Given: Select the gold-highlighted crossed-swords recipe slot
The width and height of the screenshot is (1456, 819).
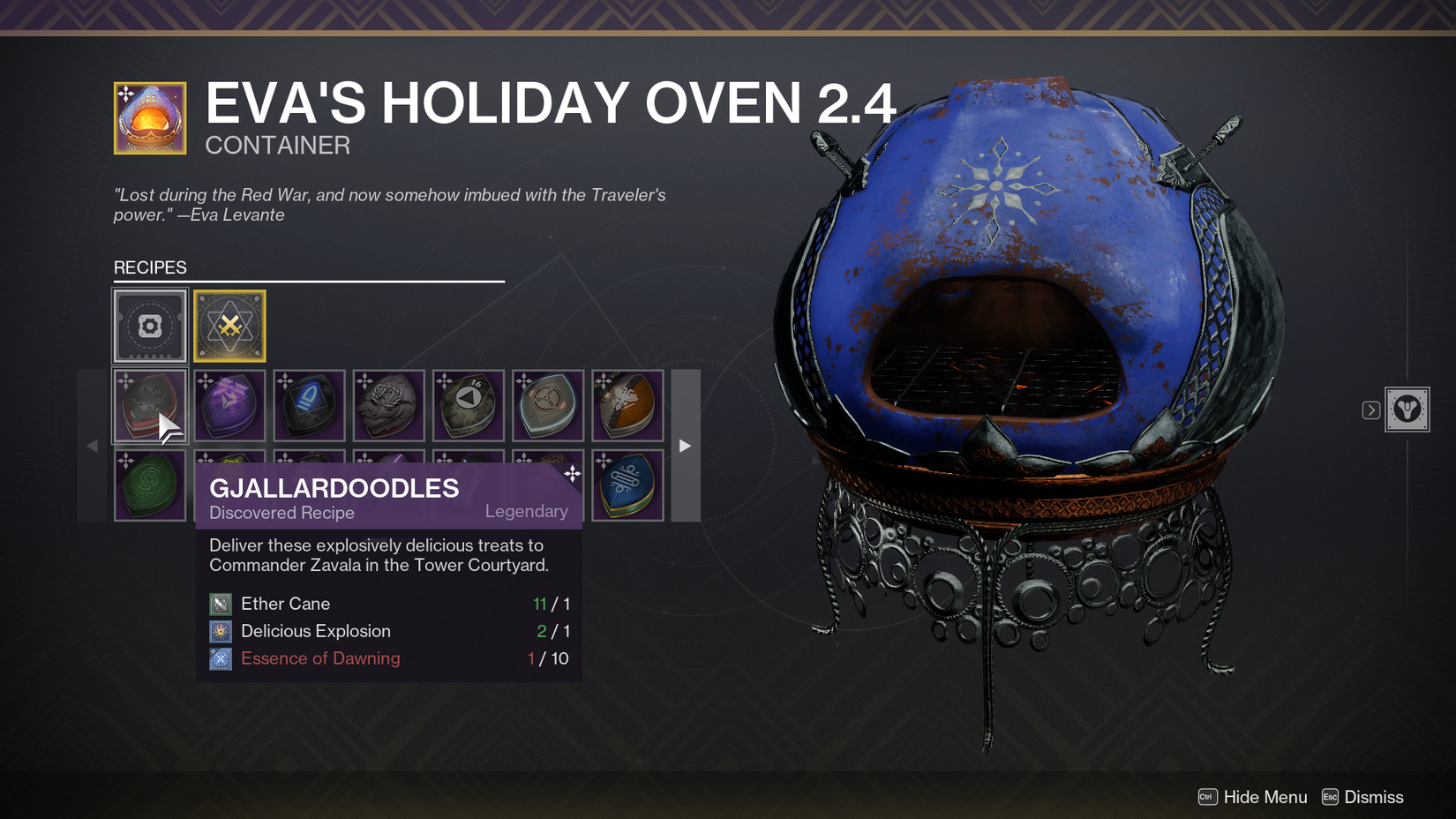Looking at the screenshot, I should click(229, 326).
